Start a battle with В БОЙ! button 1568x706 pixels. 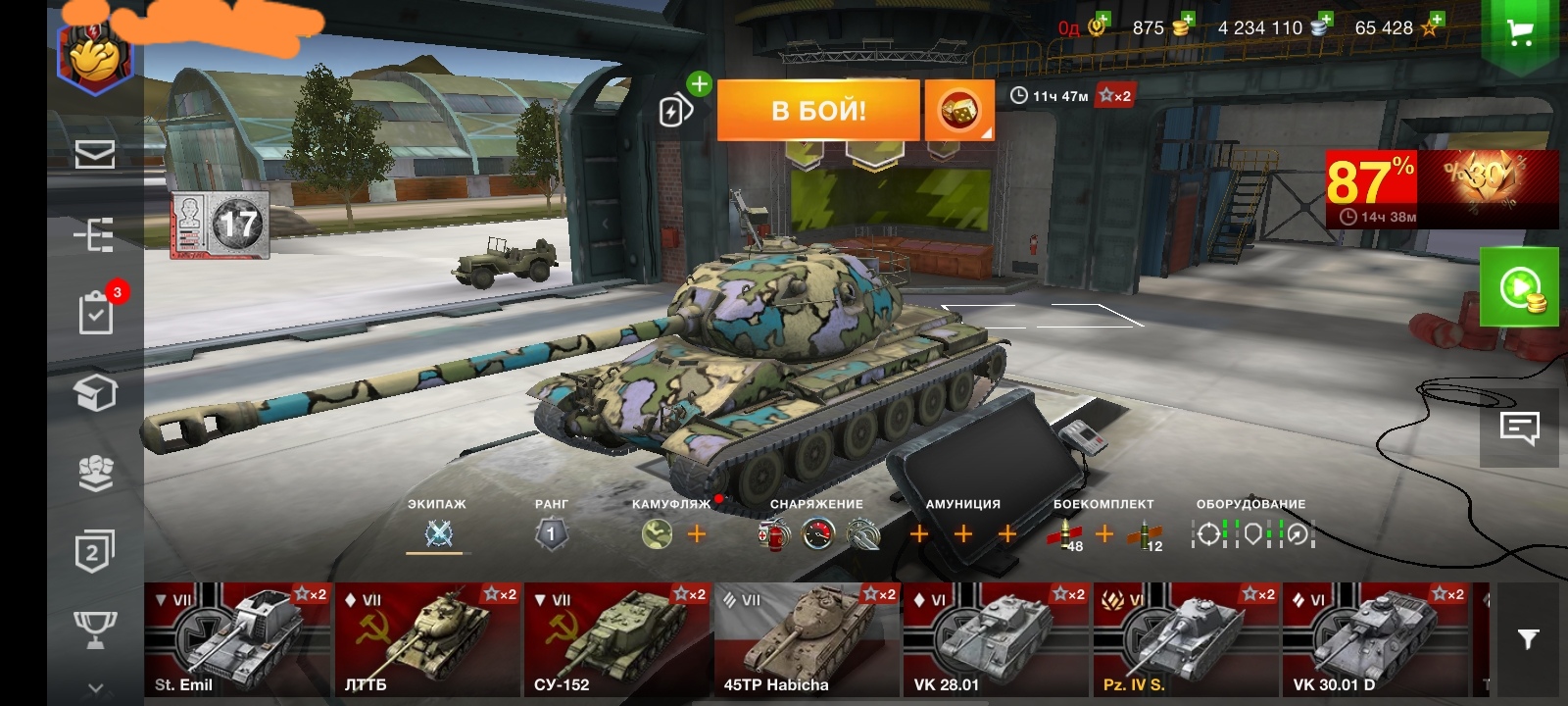[818, 110]
